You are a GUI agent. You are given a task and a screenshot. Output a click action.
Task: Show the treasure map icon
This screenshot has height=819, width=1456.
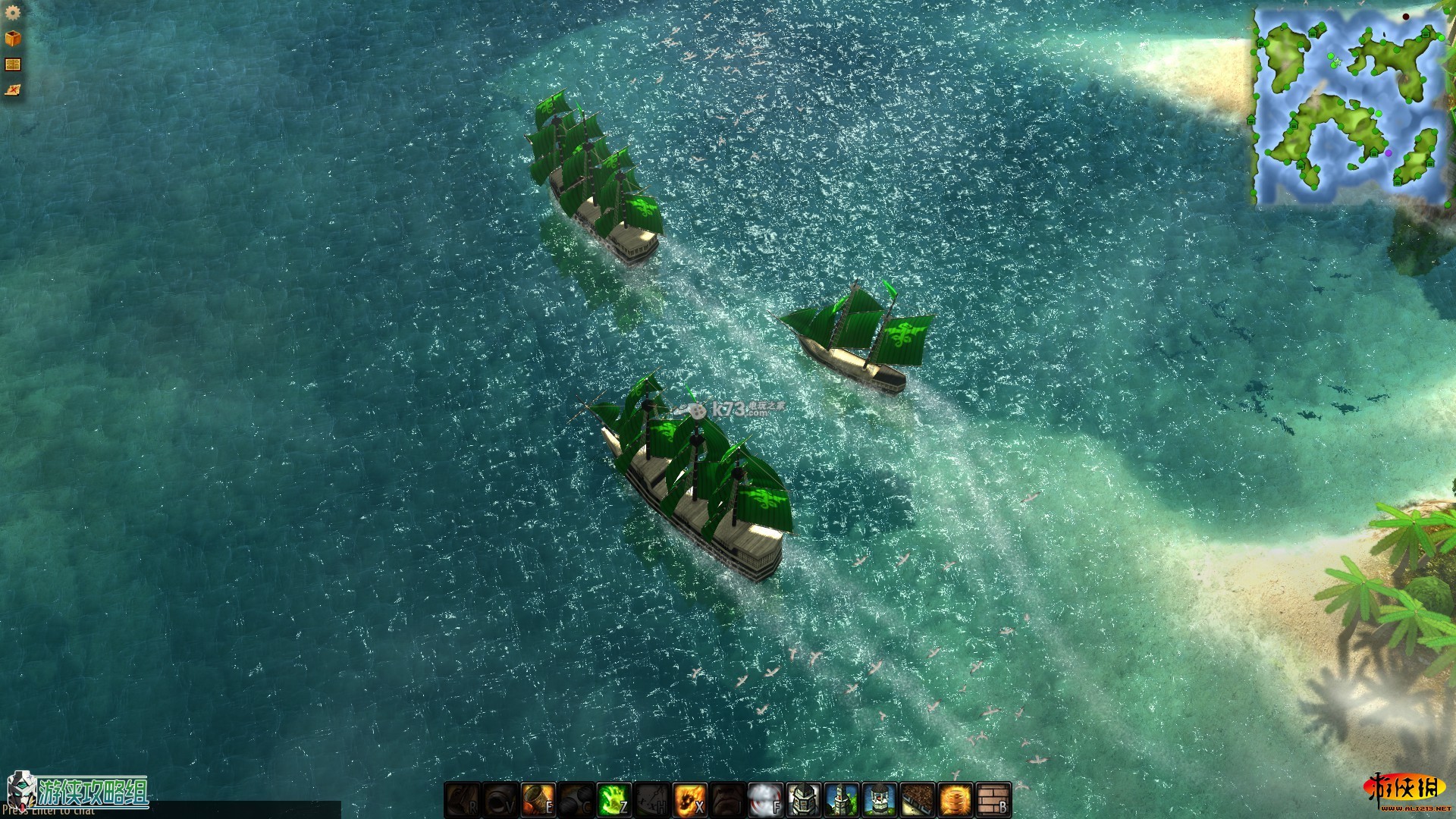[x=13, y=90]
